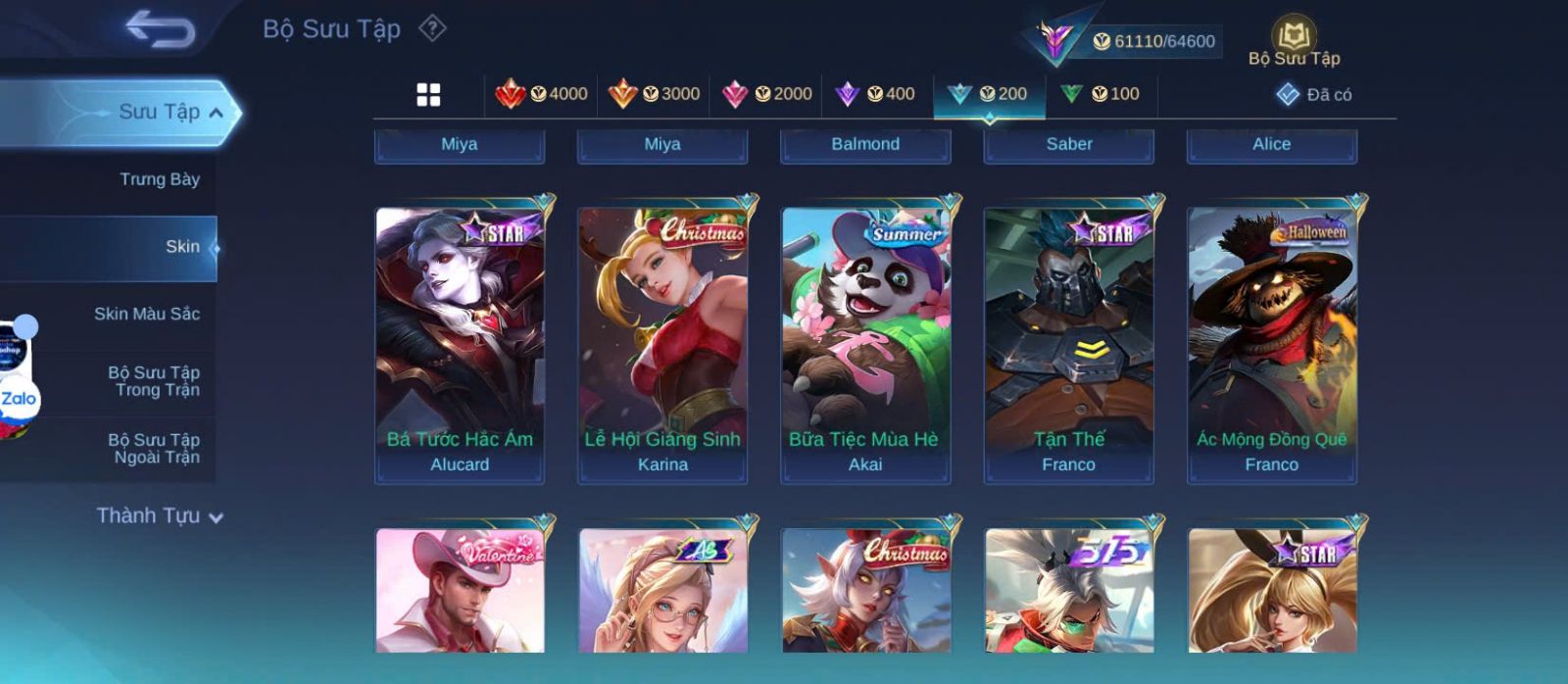1568x684 pixels.
Task: Toggle the Đã có owned filter
Action: [x=1314, y=94]
